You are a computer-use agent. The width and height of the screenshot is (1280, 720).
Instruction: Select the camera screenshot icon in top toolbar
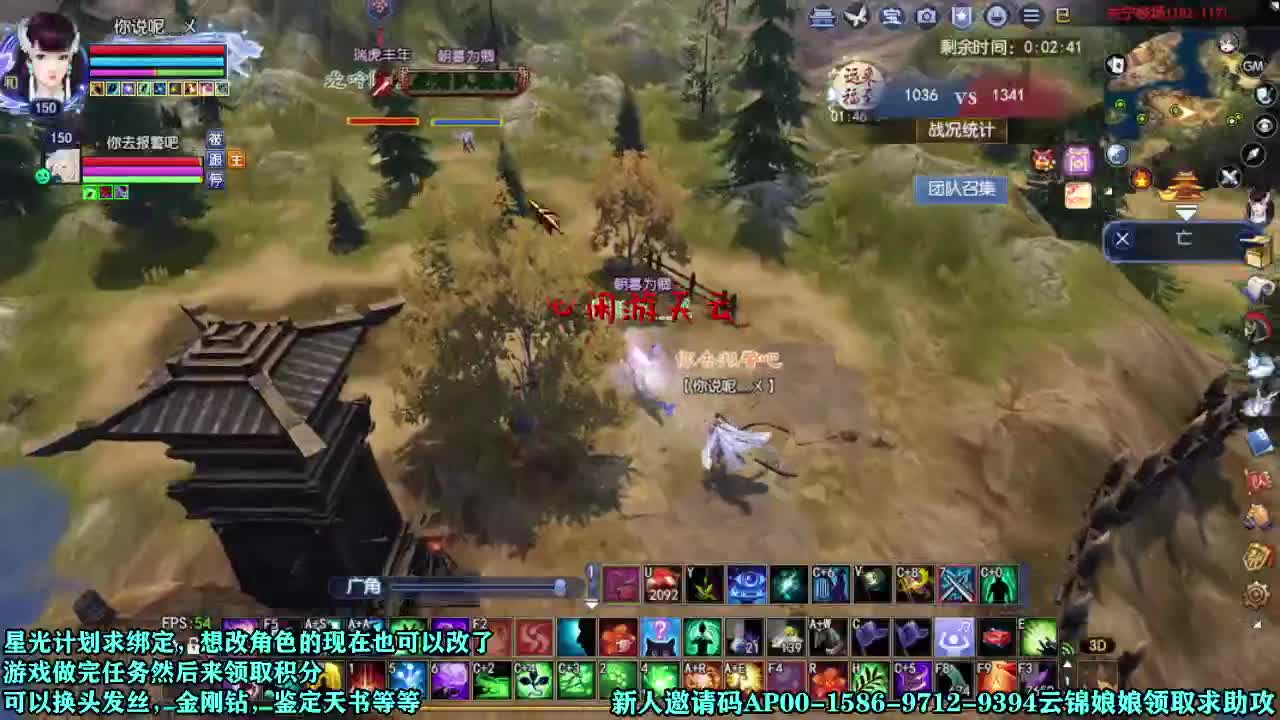(x=925, y=16)
